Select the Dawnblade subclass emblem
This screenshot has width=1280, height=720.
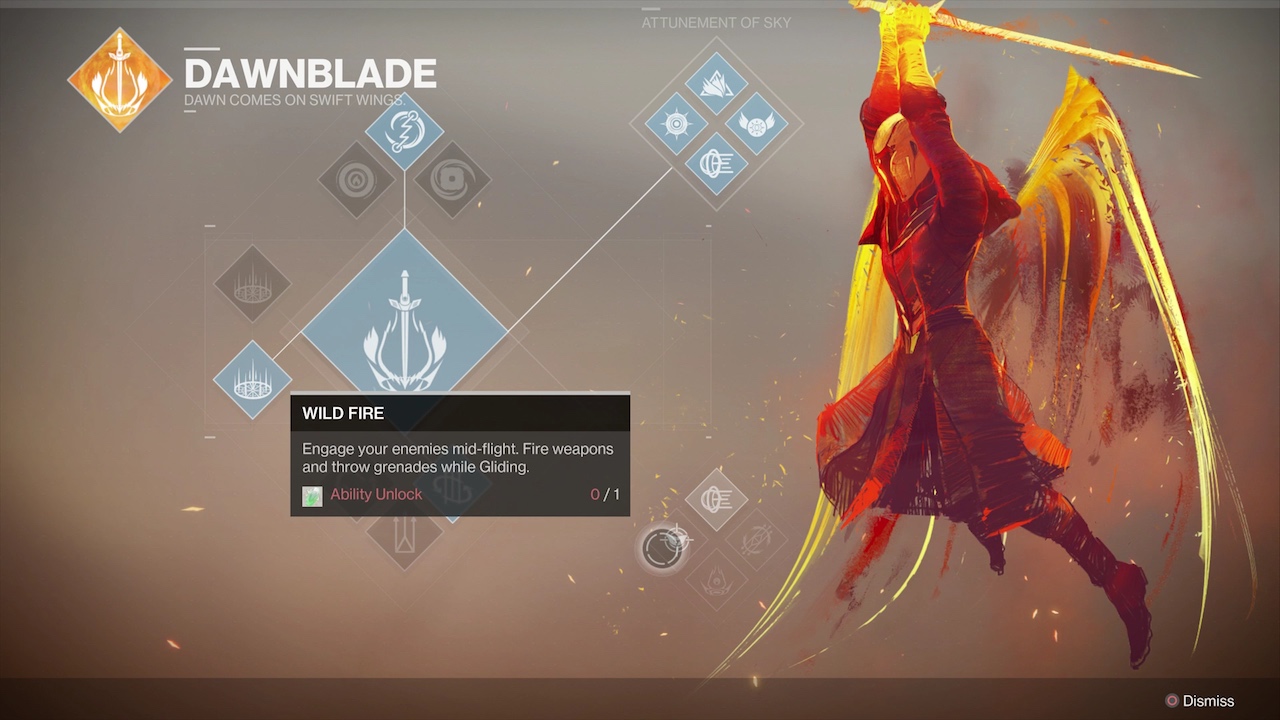[119, 80]
